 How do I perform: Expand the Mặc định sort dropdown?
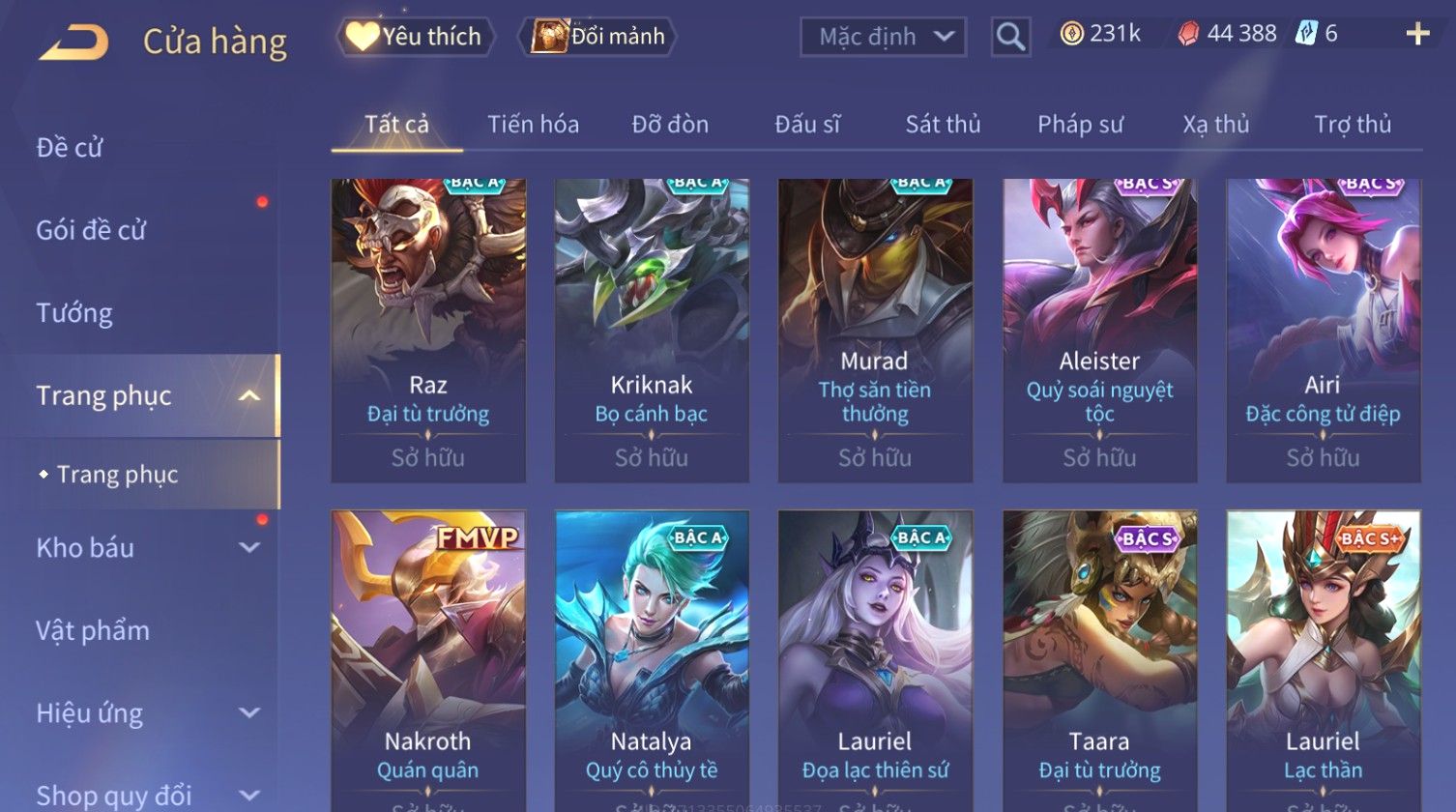pos(884,37)
